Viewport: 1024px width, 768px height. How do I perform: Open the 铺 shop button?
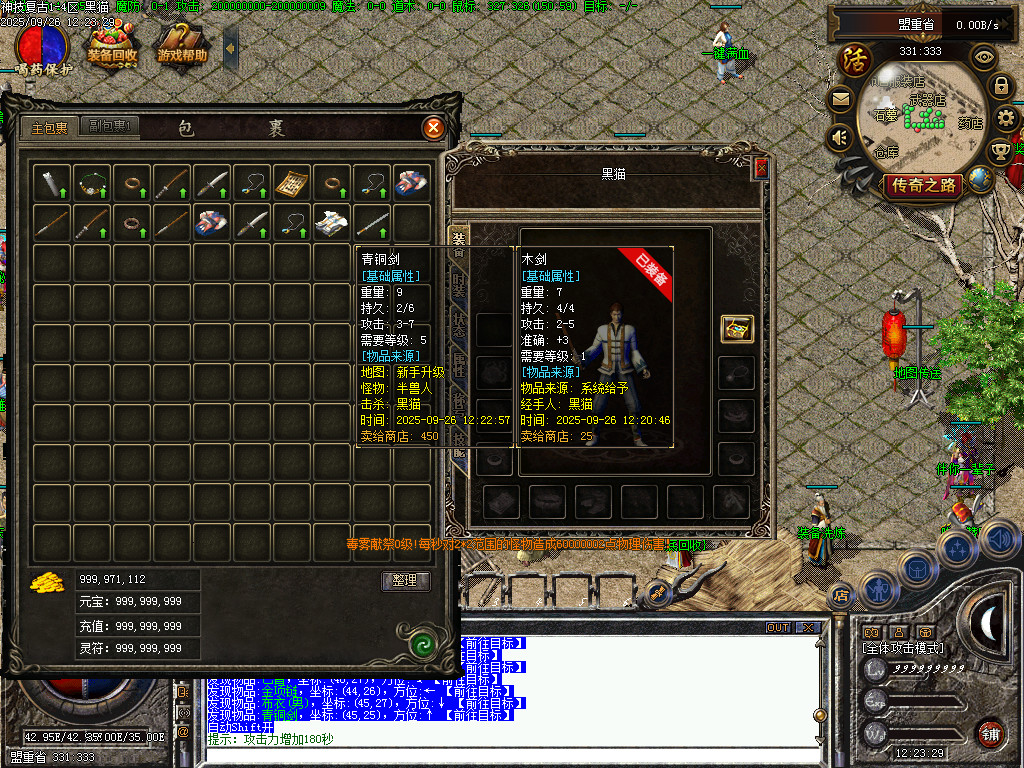coord(990,733)
